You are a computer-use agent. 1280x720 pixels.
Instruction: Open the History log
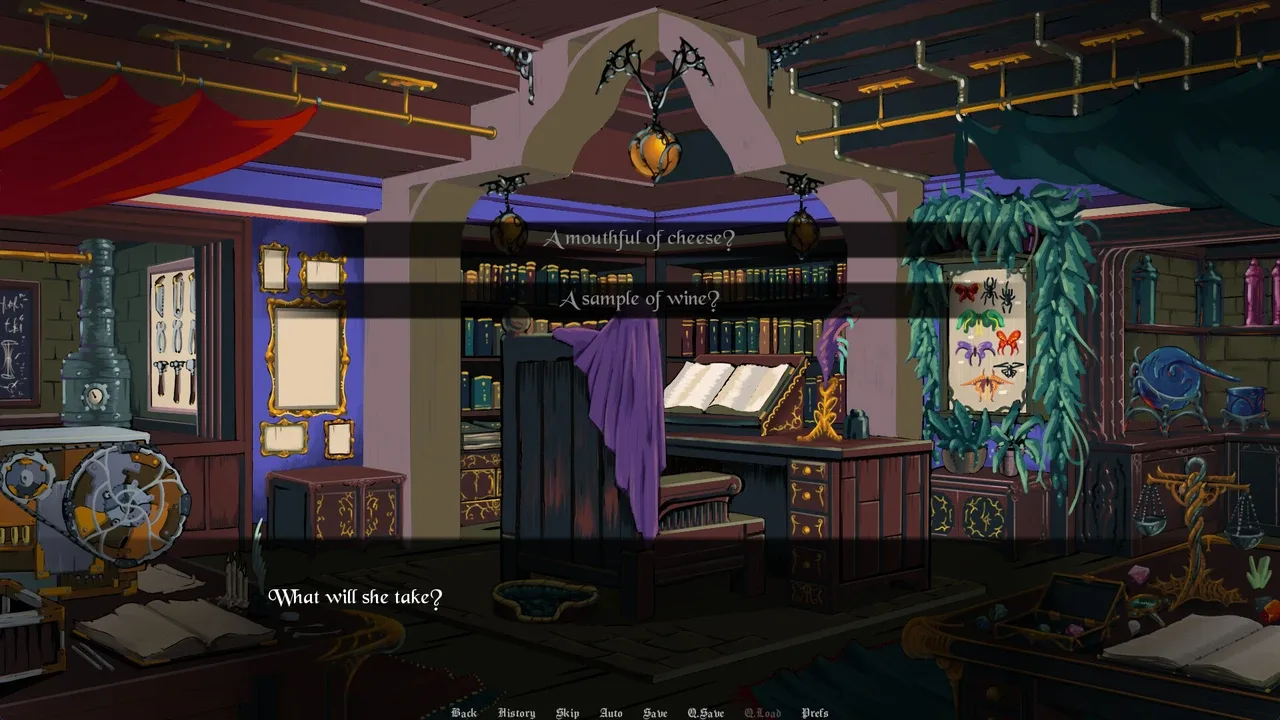tap(516, 713)
